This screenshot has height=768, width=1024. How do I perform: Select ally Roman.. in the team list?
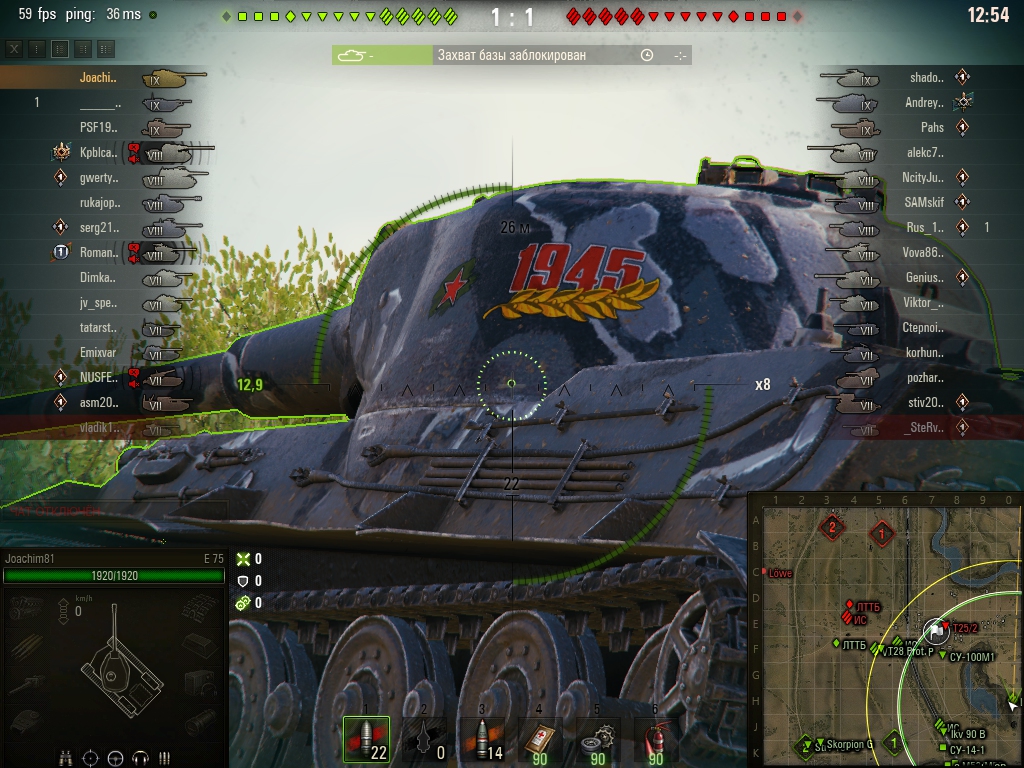[98, 252]
